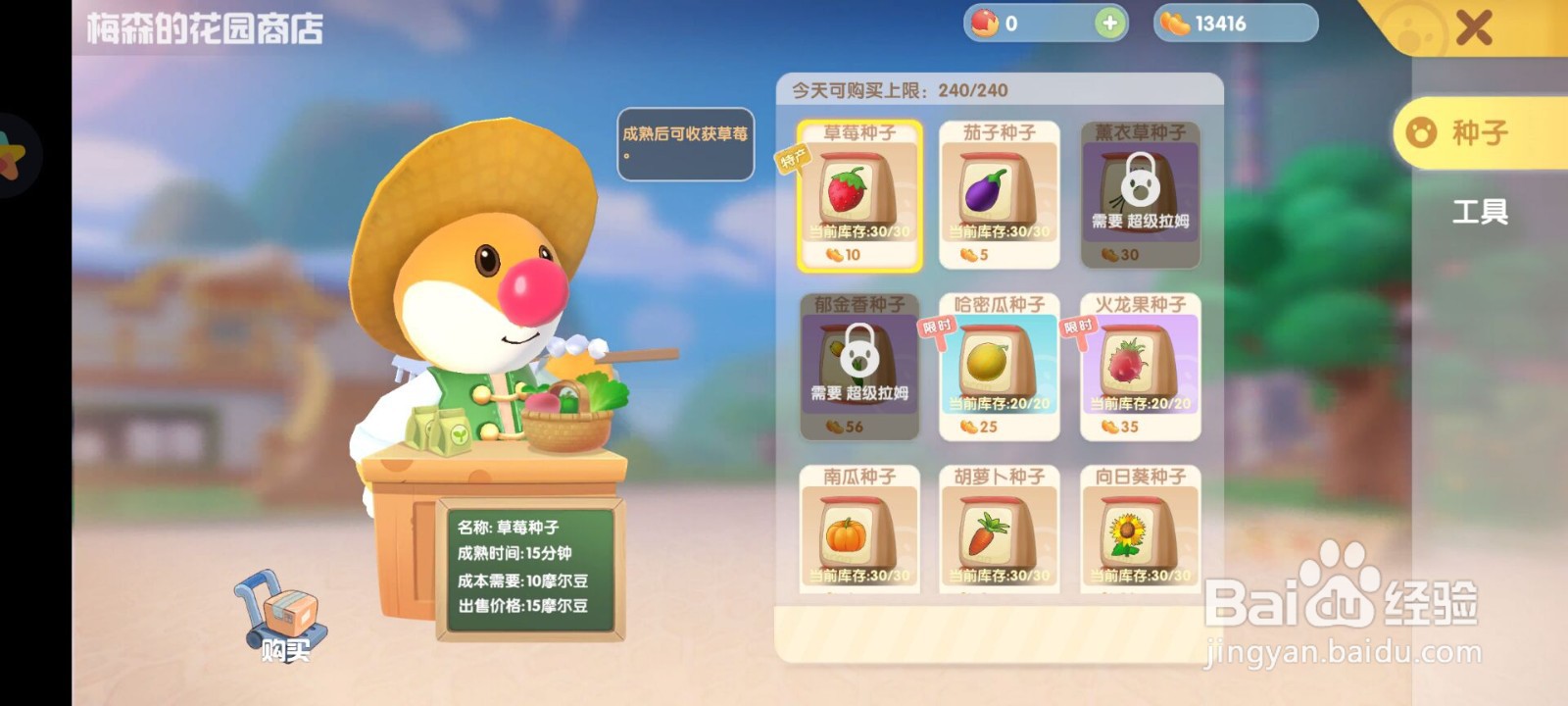
Task: Click the locked 郁金香种子 tulip seed
Action: coord(860,368)
